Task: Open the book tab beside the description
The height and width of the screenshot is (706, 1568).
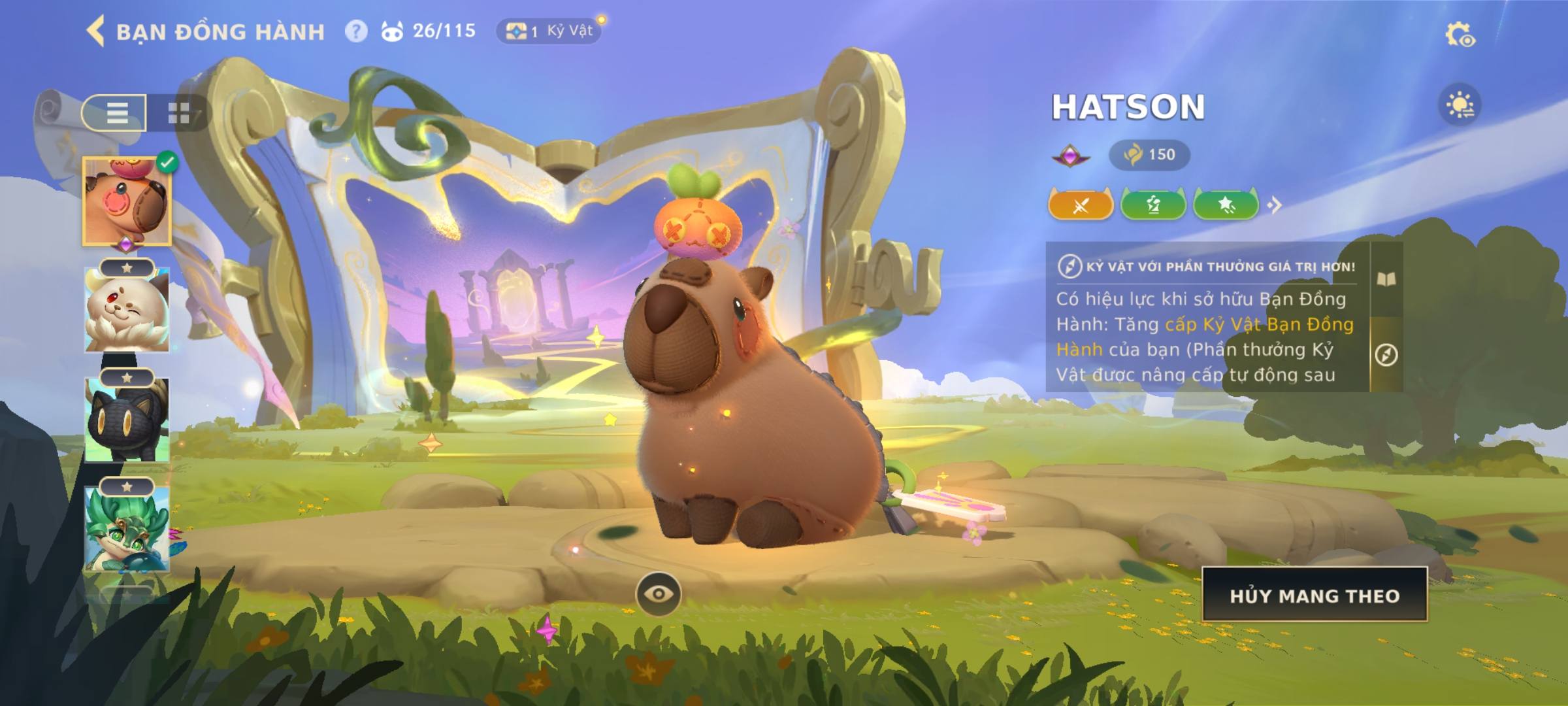Action: click(1386, 280)
